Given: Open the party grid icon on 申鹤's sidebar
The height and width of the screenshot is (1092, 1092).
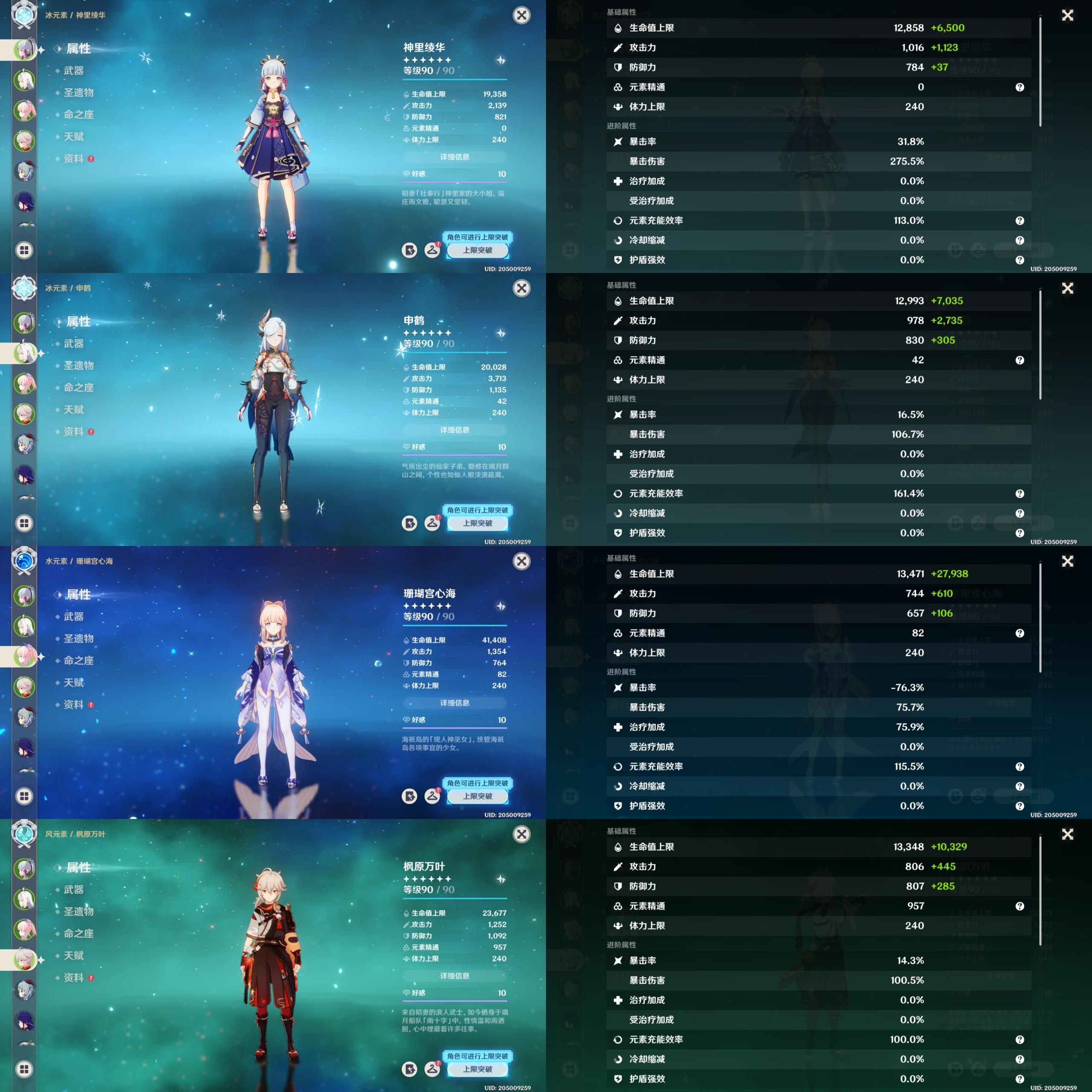Looking at the screenshot, I should (24, 523).
